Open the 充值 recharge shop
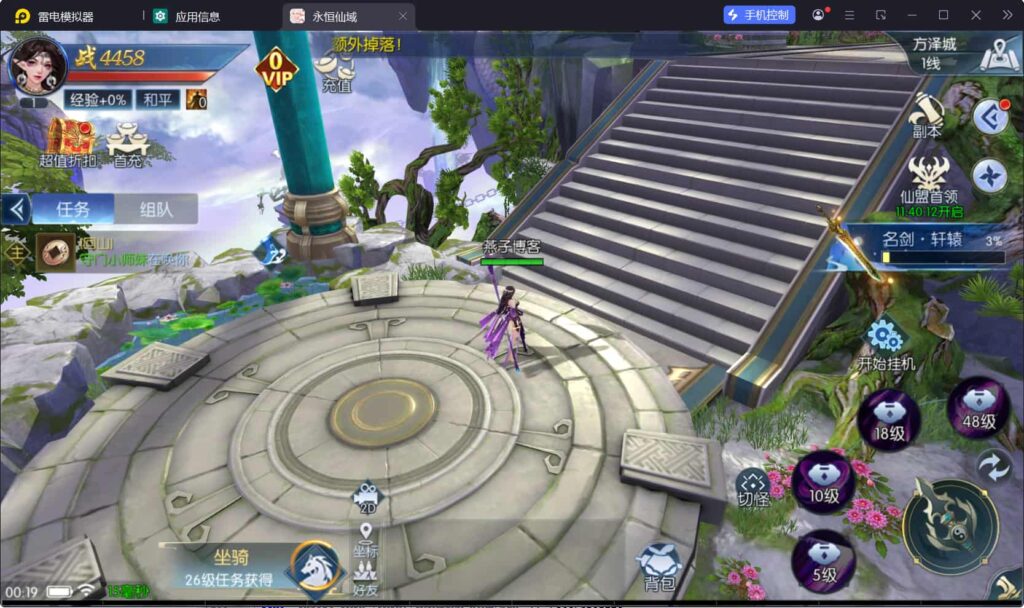Screen dimensions: 1024x608 tap(338, 70)
